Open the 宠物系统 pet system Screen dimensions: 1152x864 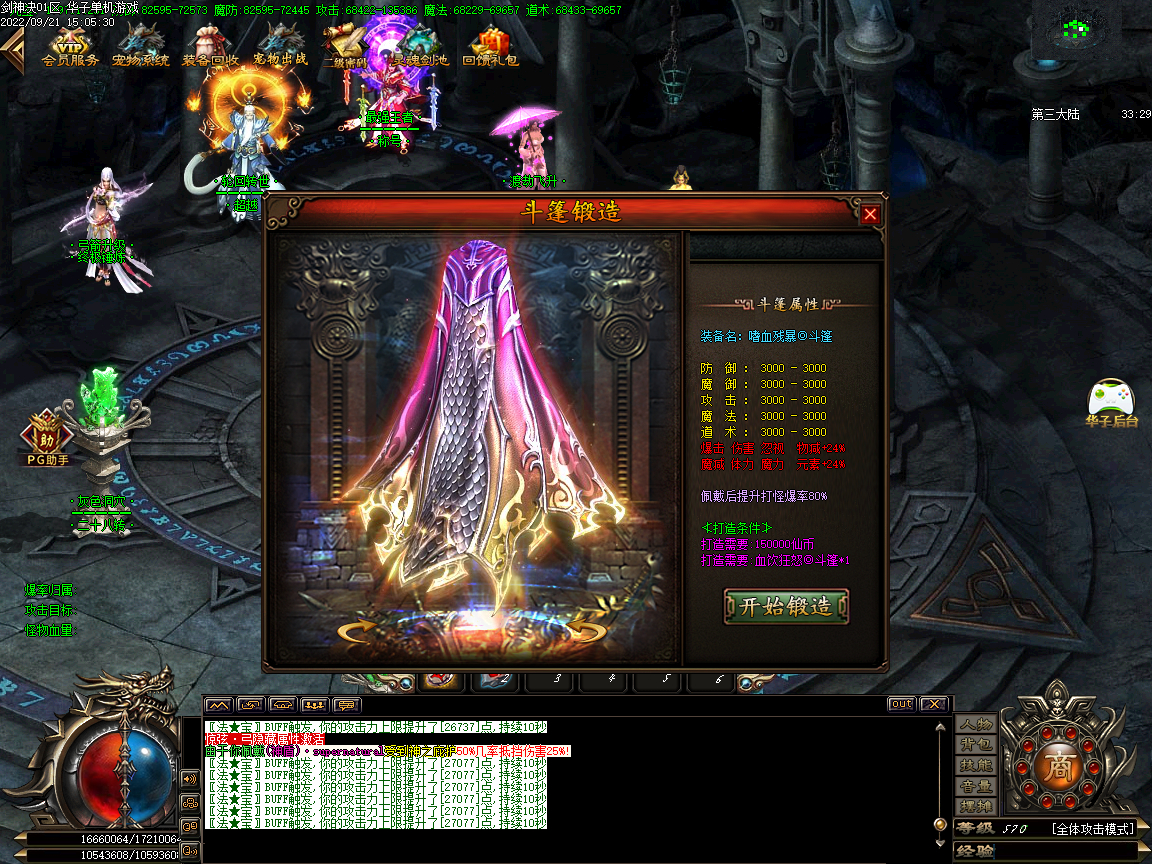pyautogui.click(x=140, y=47)
